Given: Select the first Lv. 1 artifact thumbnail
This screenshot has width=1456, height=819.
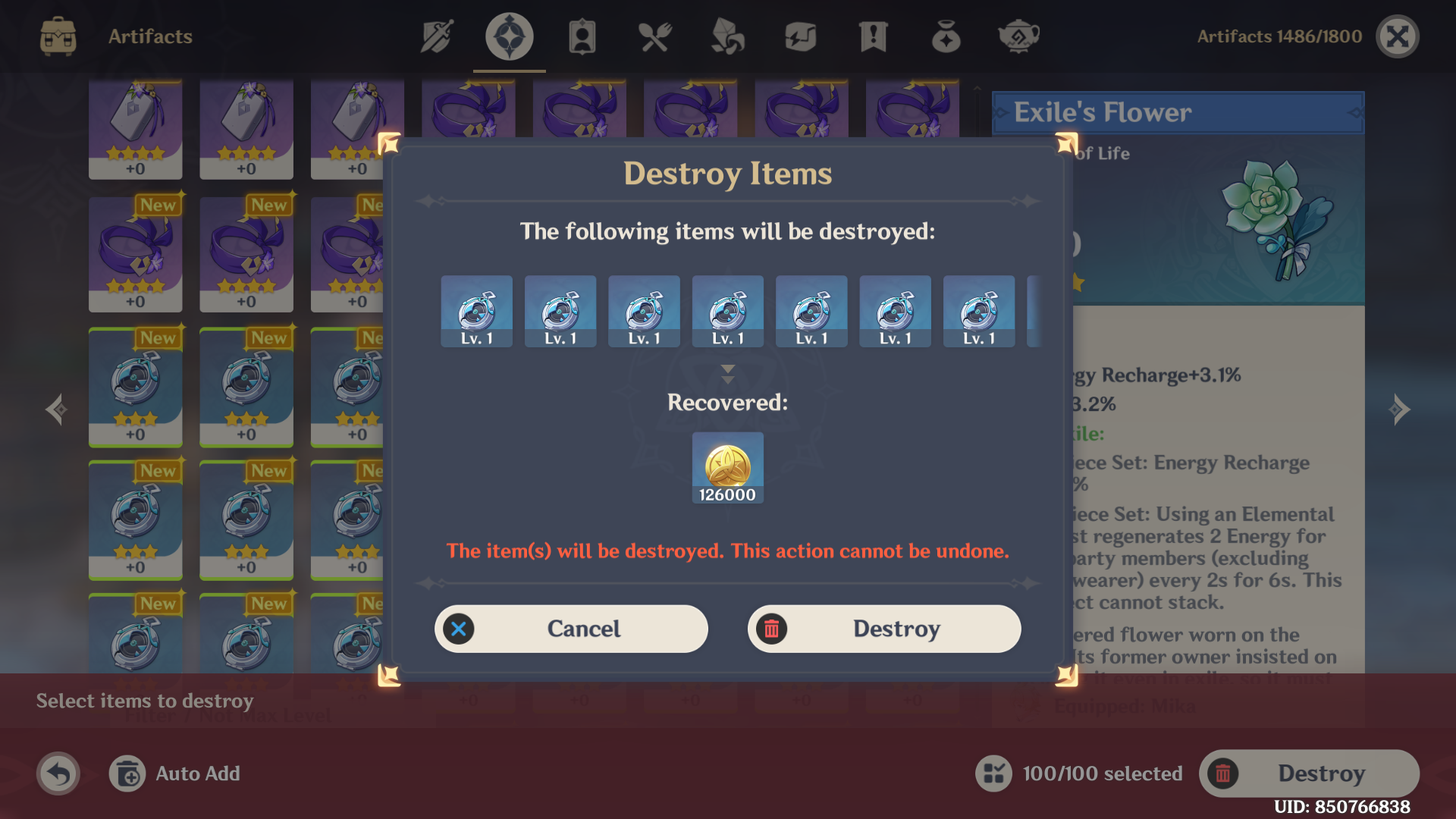Looking at the screenshot, I should (x=476, y=311).
